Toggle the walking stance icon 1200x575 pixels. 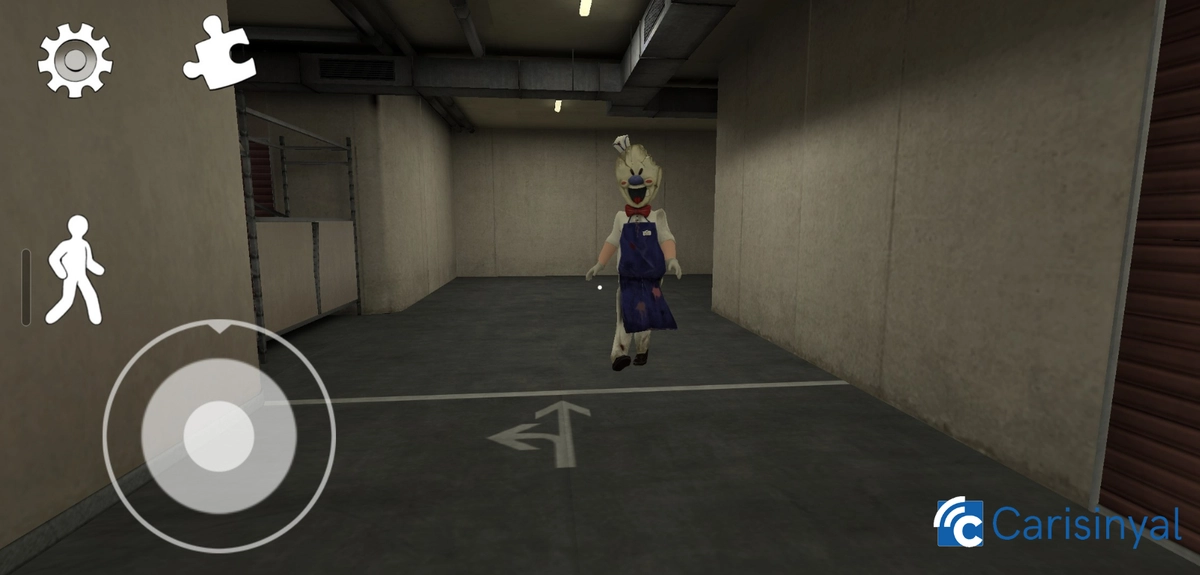[x=78, y=270]
